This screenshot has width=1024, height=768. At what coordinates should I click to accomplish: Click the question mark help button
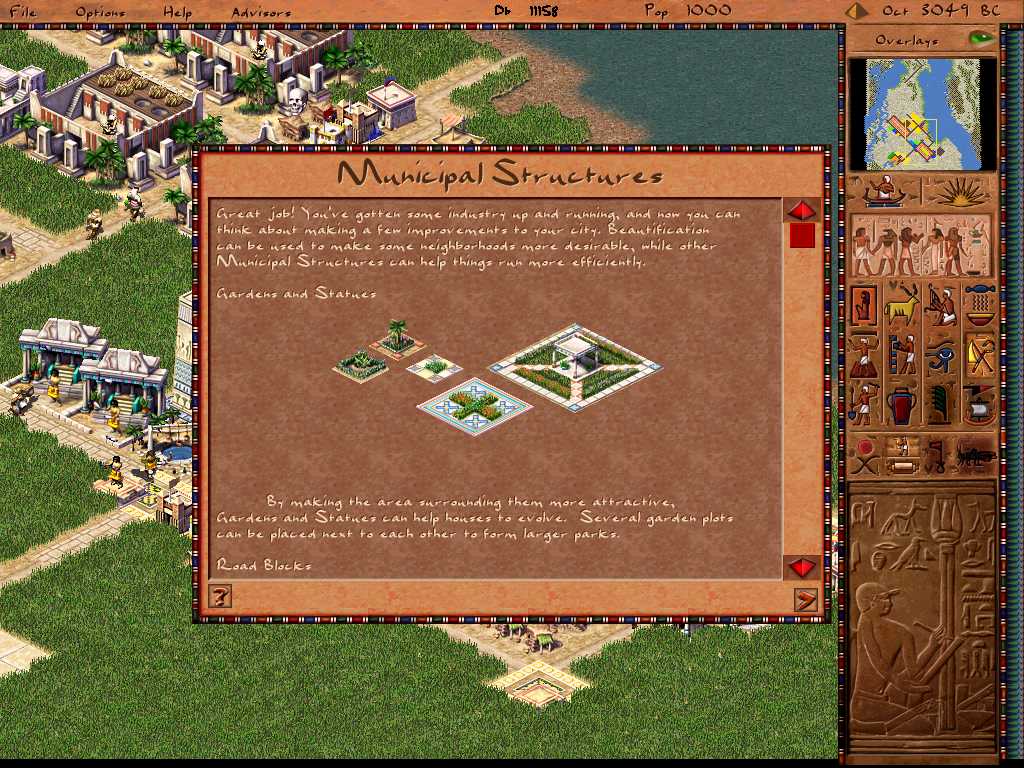(221, 597)
